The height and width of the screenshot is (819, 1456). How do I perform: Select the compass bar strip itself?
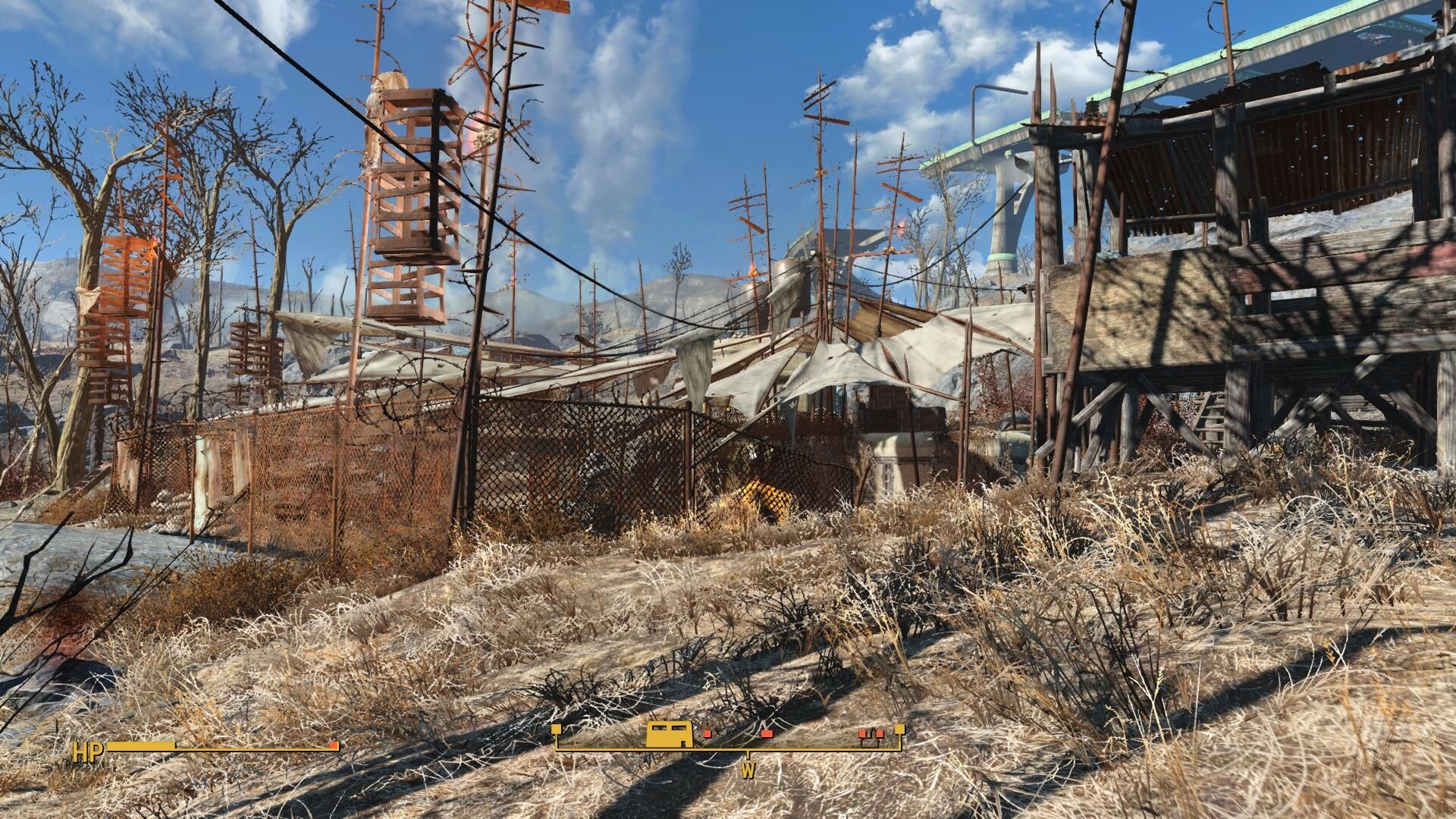[x=728, y=747]
